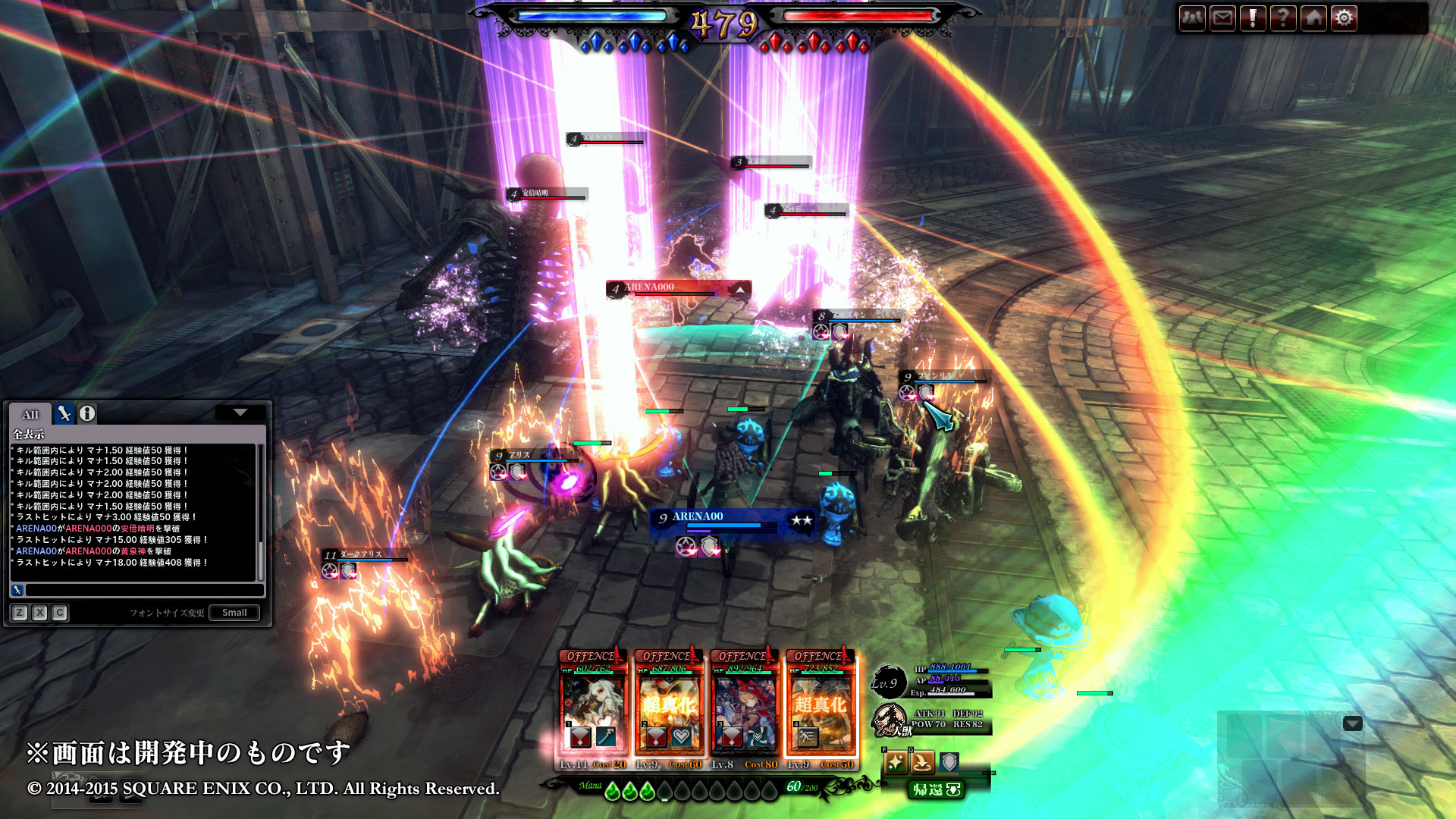The height and width of the screenshot is (819, 1456).
Task: Open the settings gear menu
Action: tap(1344, 18)
